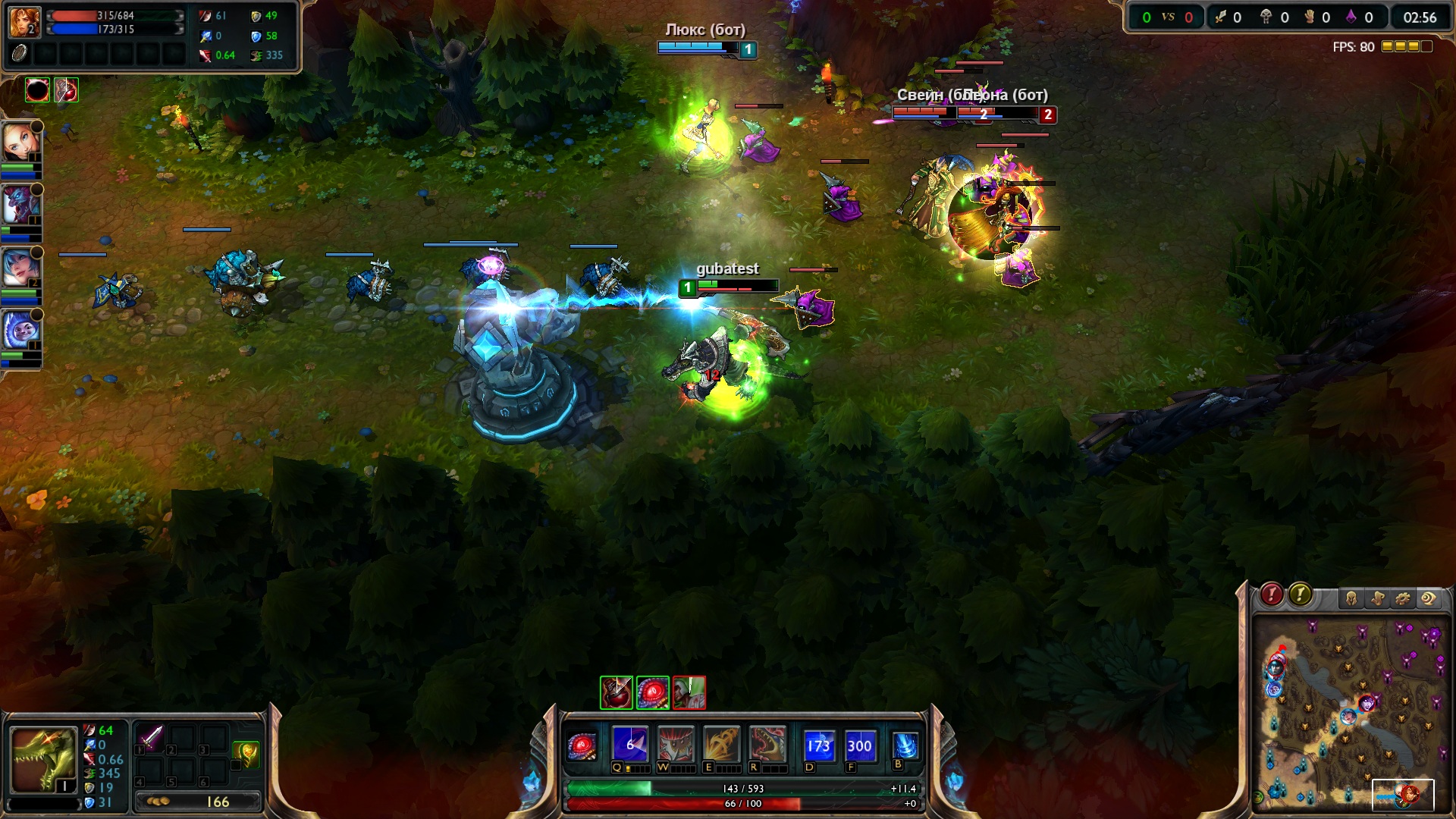Click the sword item in the inventory
Viewport: 1456px width, 819px height.
click(x=151, y=738)
